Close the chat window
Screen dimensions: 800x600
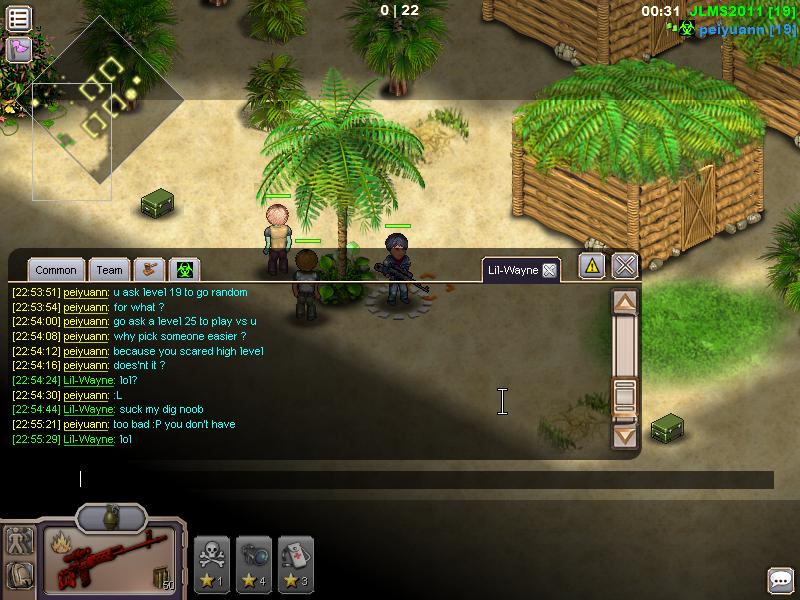click(625, 265)
